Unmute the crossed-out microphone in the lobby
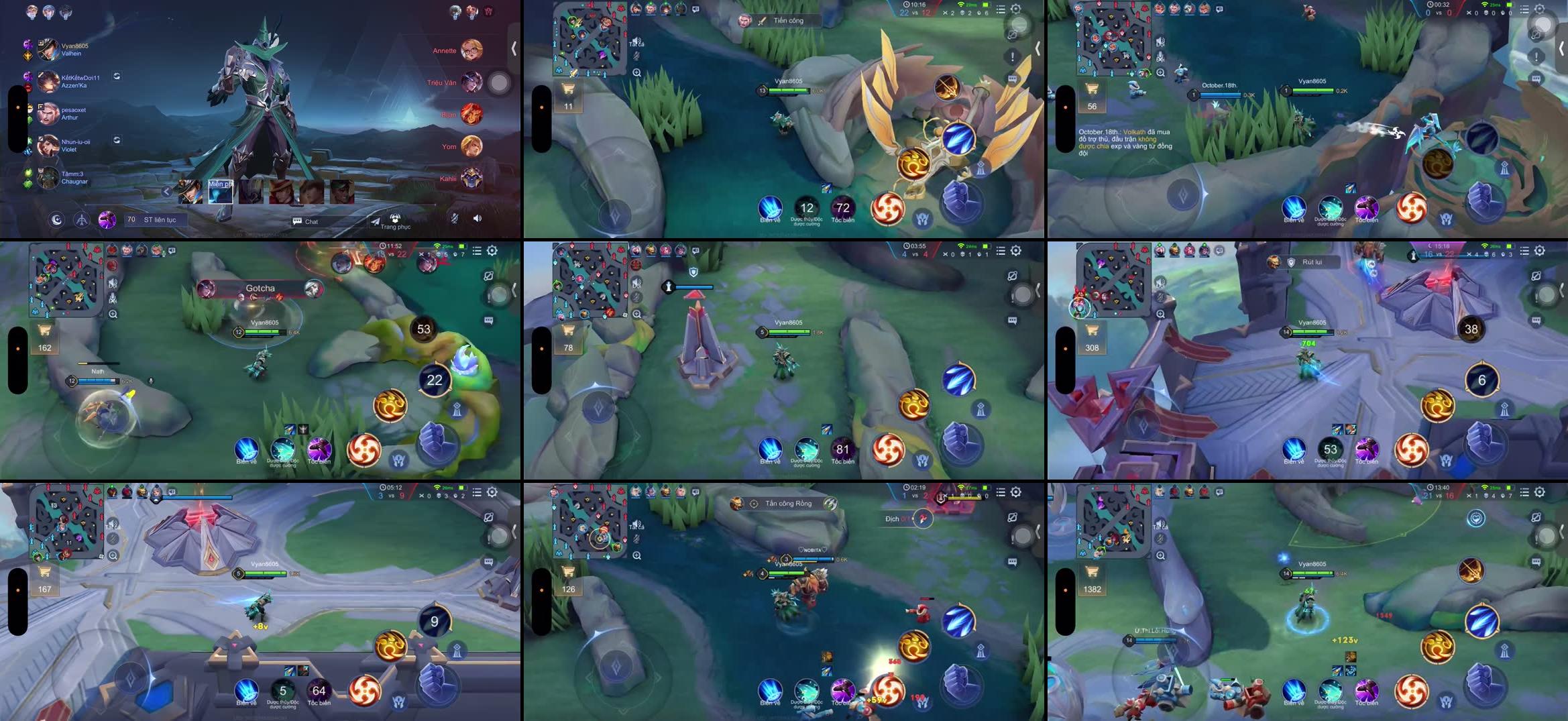 point(454,219)
